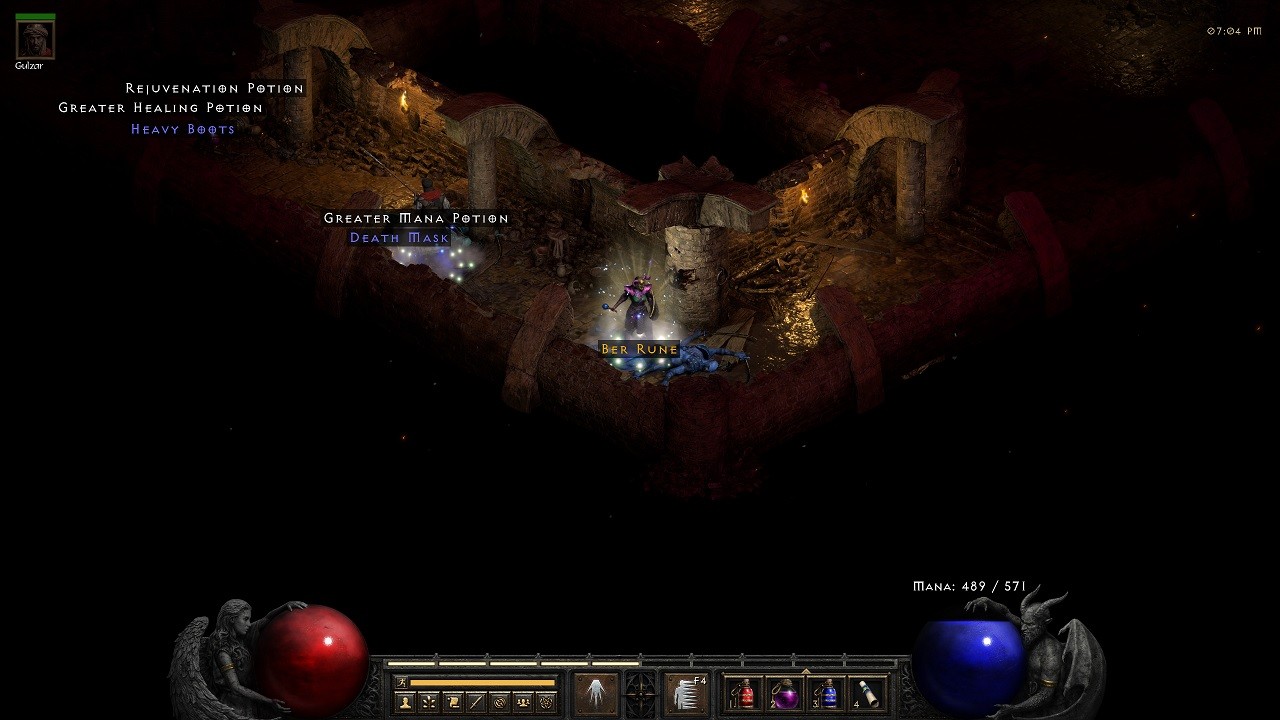The height and width of the screenshot is (720, 1280).
Task: Click the Rejuvenation Potion ground label
Action: (215, 88)
